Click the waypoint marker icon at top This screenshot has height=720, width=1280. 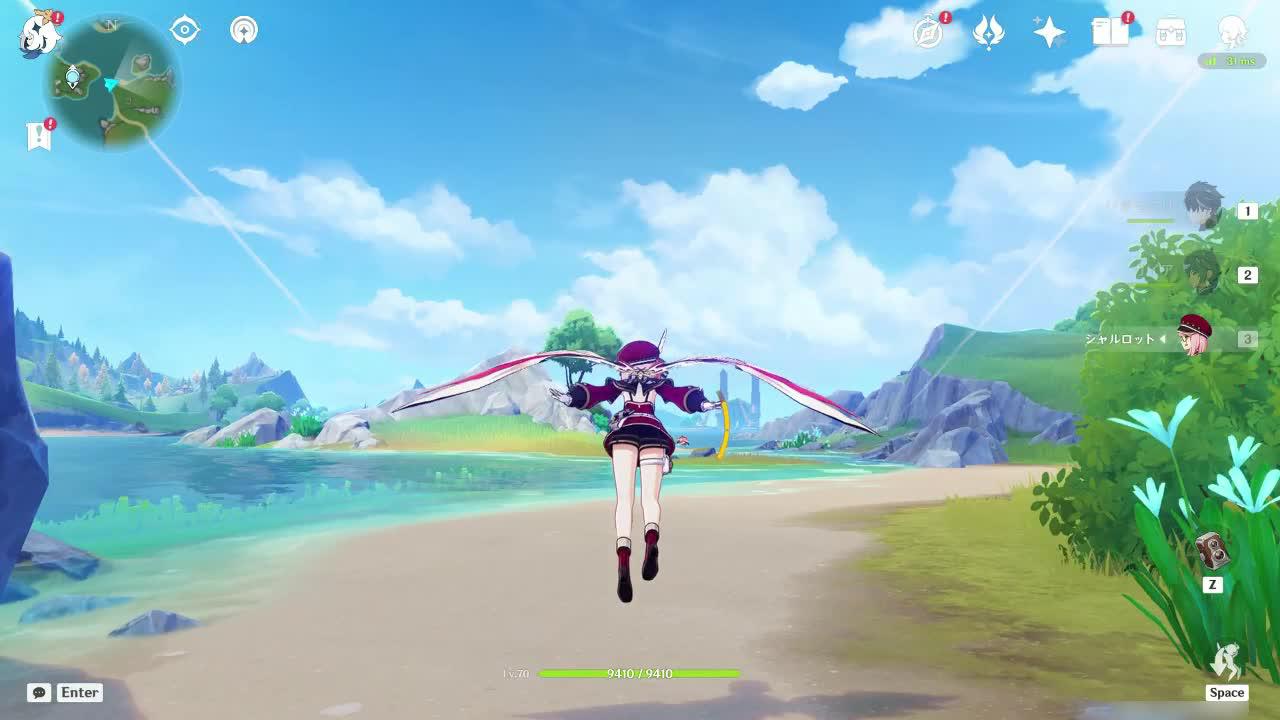tap(243, 30)
